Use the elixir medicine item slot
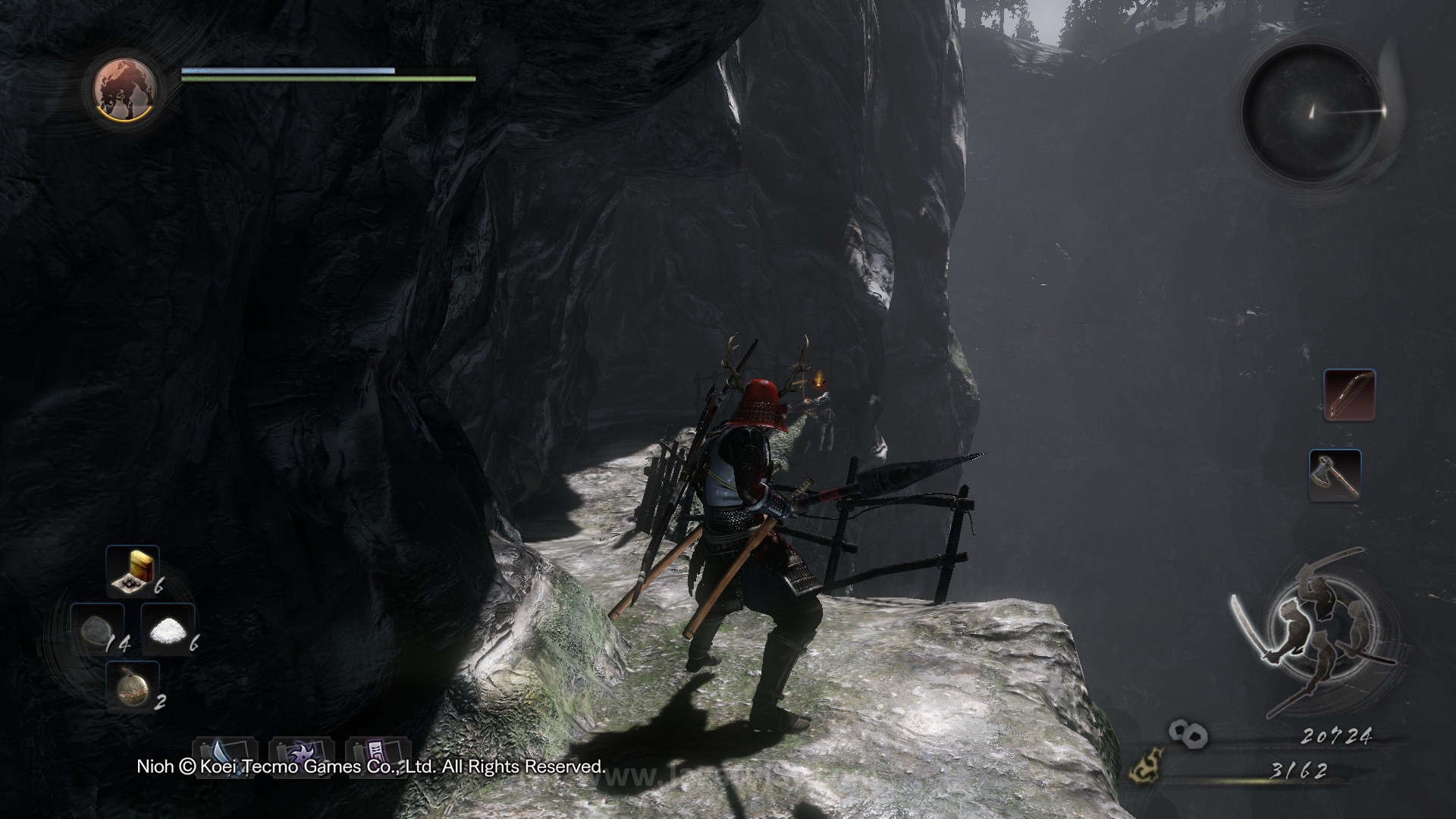Screen dimensions: 1456x819 [x=132, y=570]
